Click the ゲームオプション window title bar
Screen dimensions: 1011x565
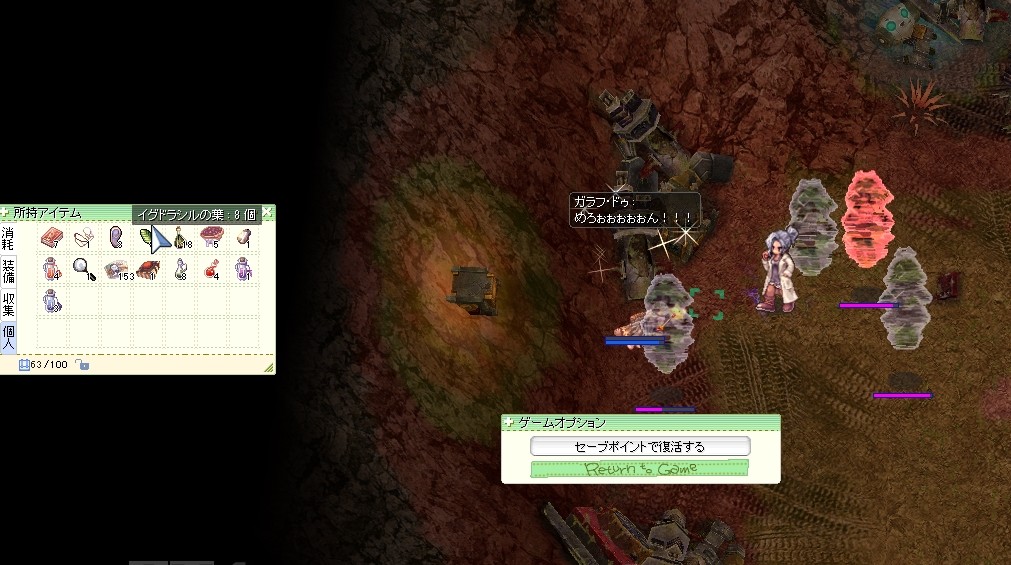click(640, 423)
